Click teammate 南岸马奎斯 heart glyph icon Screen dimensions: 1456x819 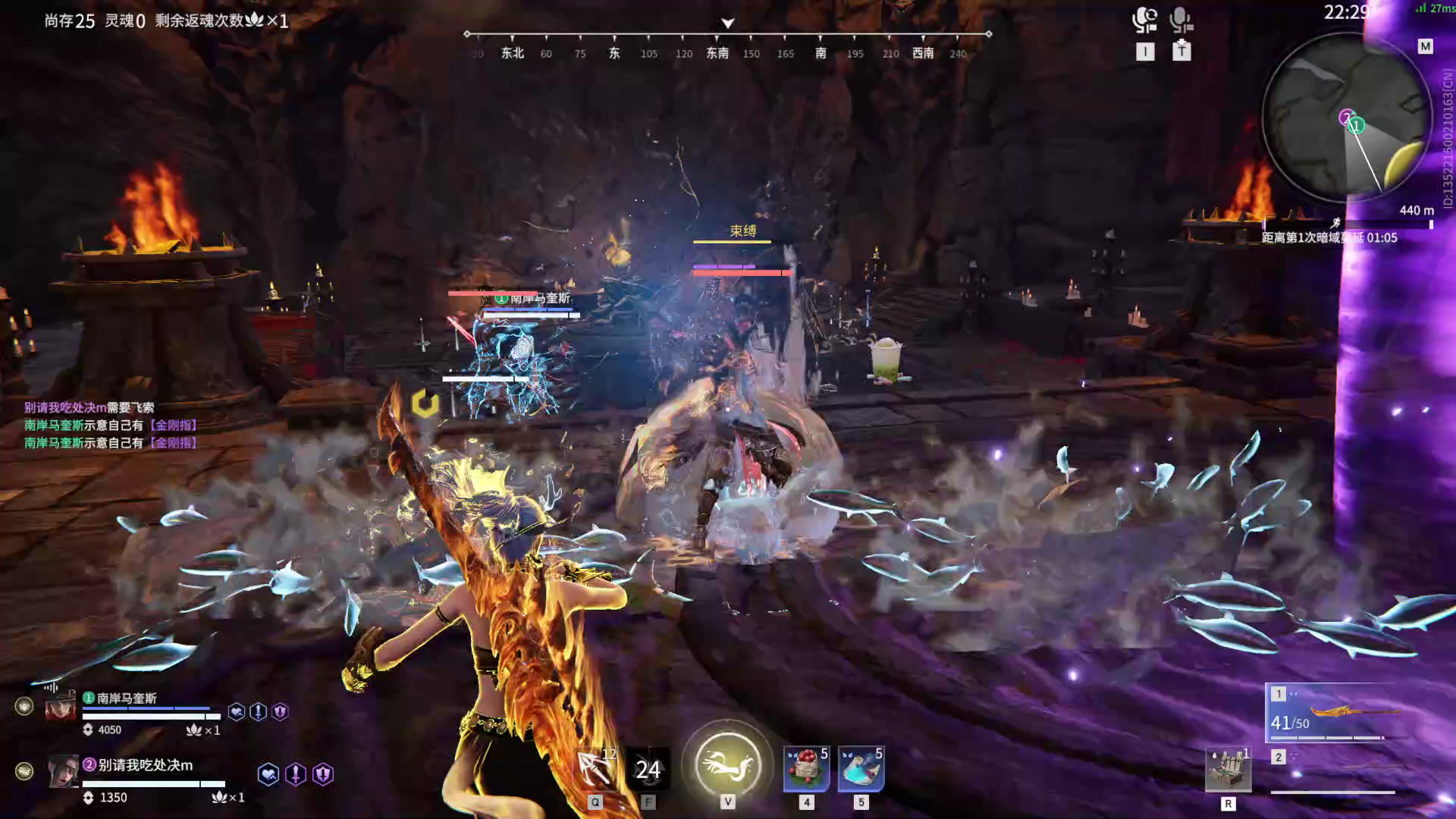tap(237, 711)
